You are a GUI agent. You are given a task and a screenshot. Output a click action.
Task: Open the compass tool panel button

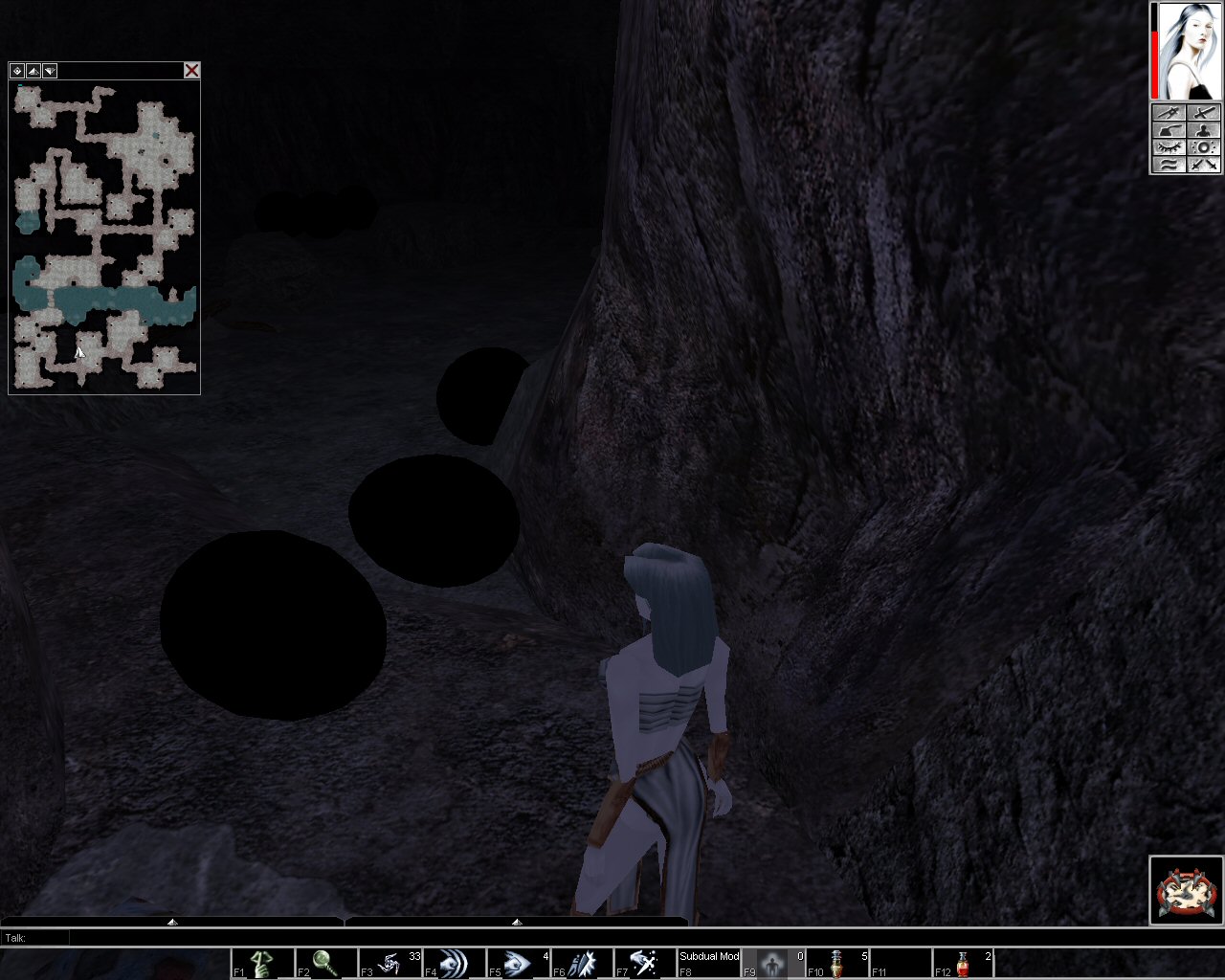tap(1169, 114)
